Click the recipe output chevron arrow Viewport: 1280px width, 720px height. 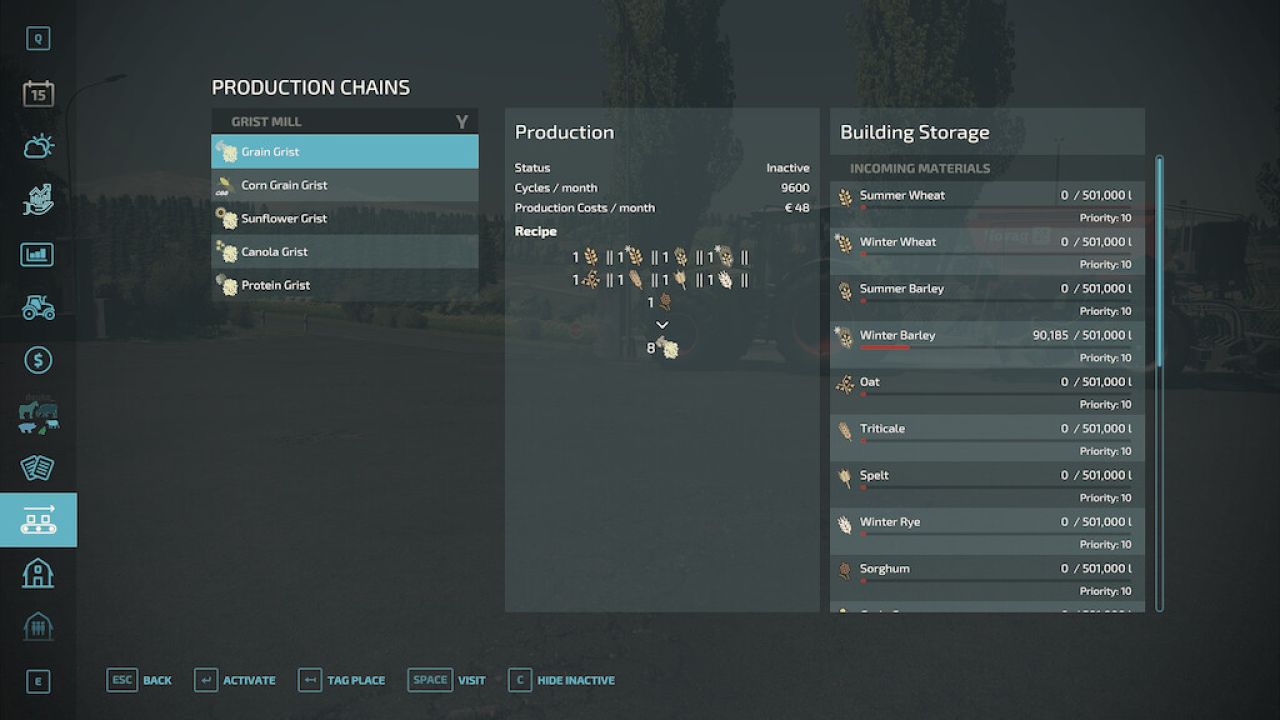tap(662, 324)
